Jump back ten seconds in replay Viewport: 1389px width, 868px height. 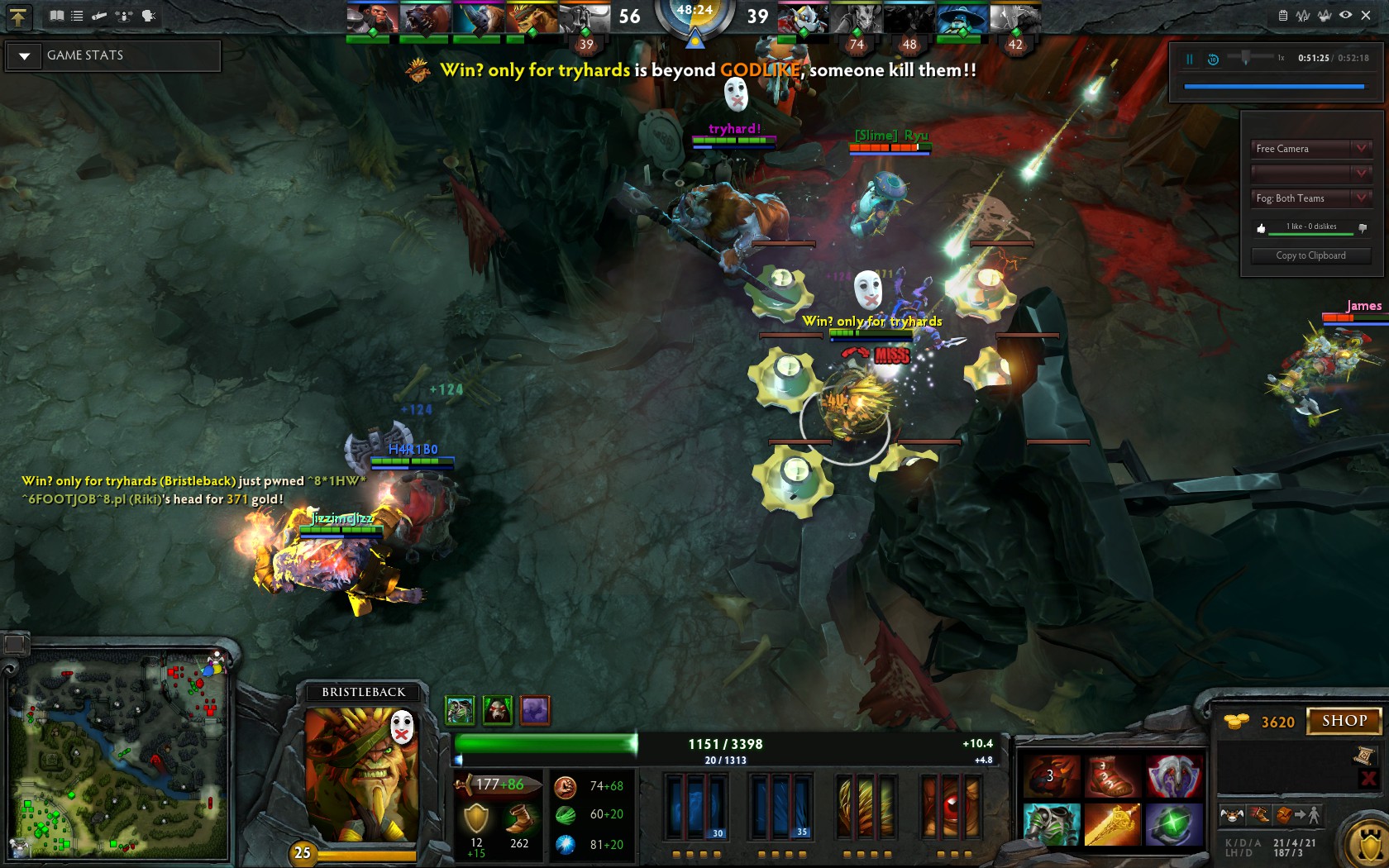tap(1213, 59)
